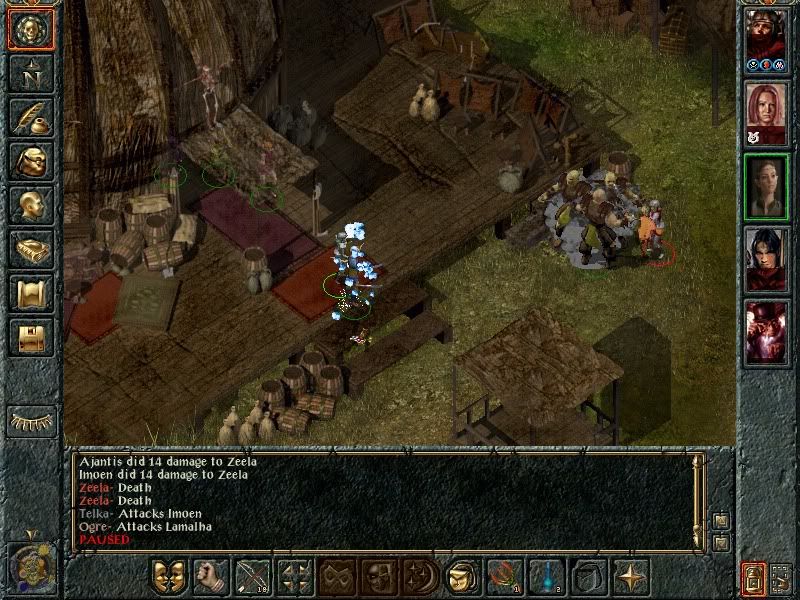Toggle party AI lantern button

753,578
